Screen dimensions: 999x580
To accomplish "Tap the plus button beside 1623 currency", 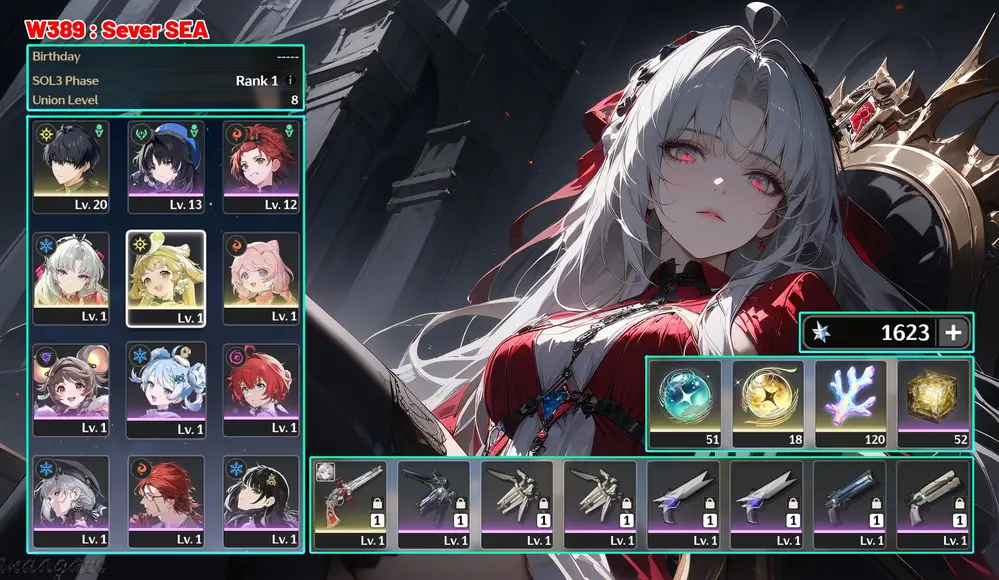I will tap(953, 333).
